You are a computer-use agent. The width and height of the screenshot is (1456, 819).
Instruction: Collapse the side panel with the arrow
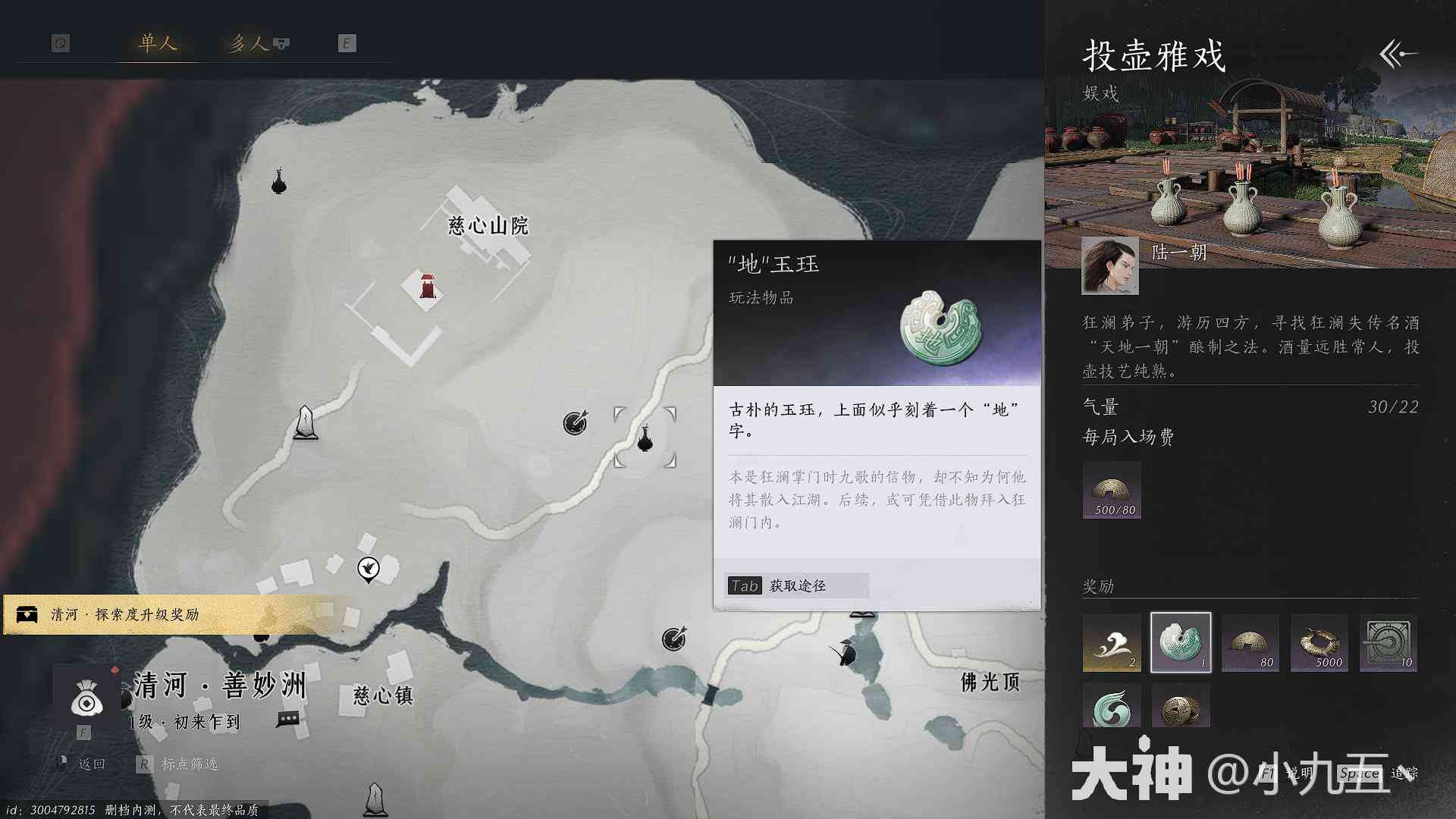(1398, 55)
